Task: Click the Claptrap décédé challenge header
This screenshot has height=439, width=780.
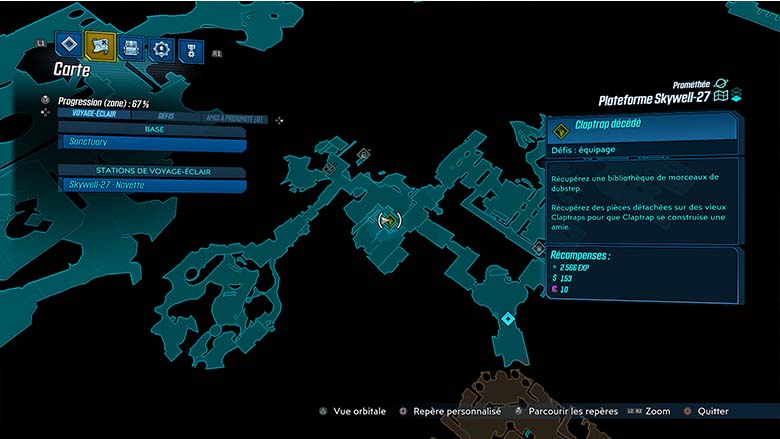Action: (x=642, y=126)
